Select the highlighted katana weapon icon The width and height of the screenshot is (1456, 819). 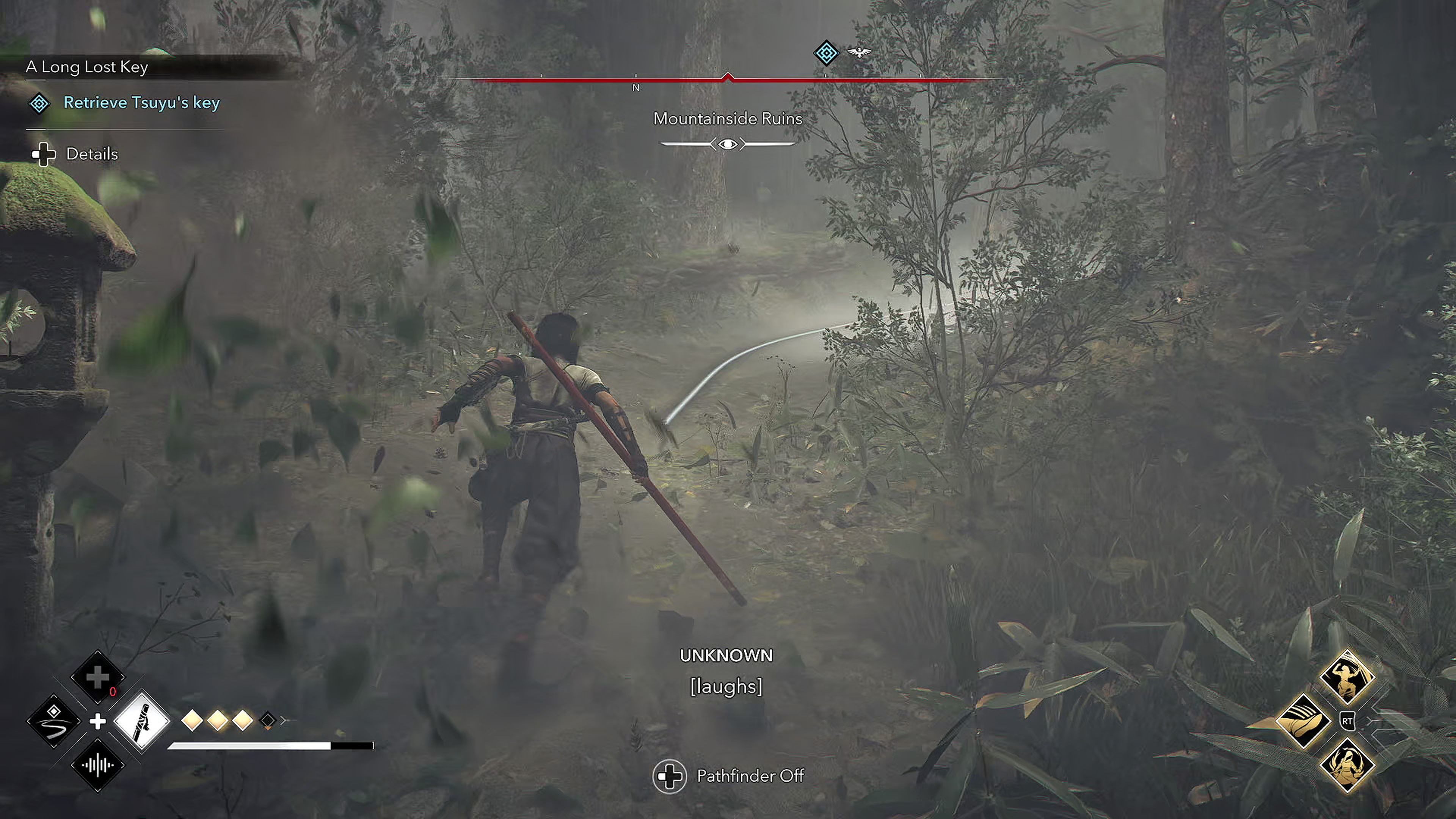click(x=142, y=722)
